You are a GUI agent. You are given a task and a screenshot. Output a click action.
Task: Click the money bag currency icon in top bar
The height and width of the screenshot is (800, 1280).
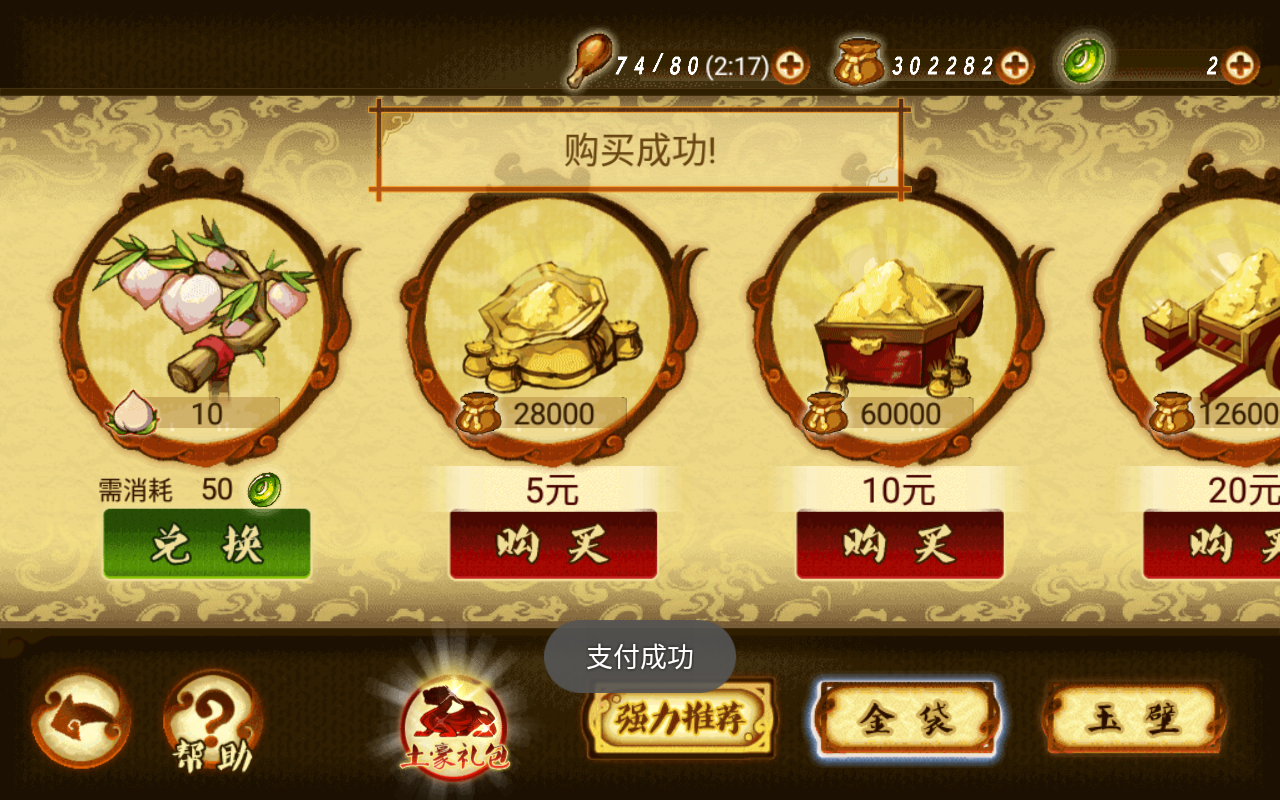click(857, 62)
